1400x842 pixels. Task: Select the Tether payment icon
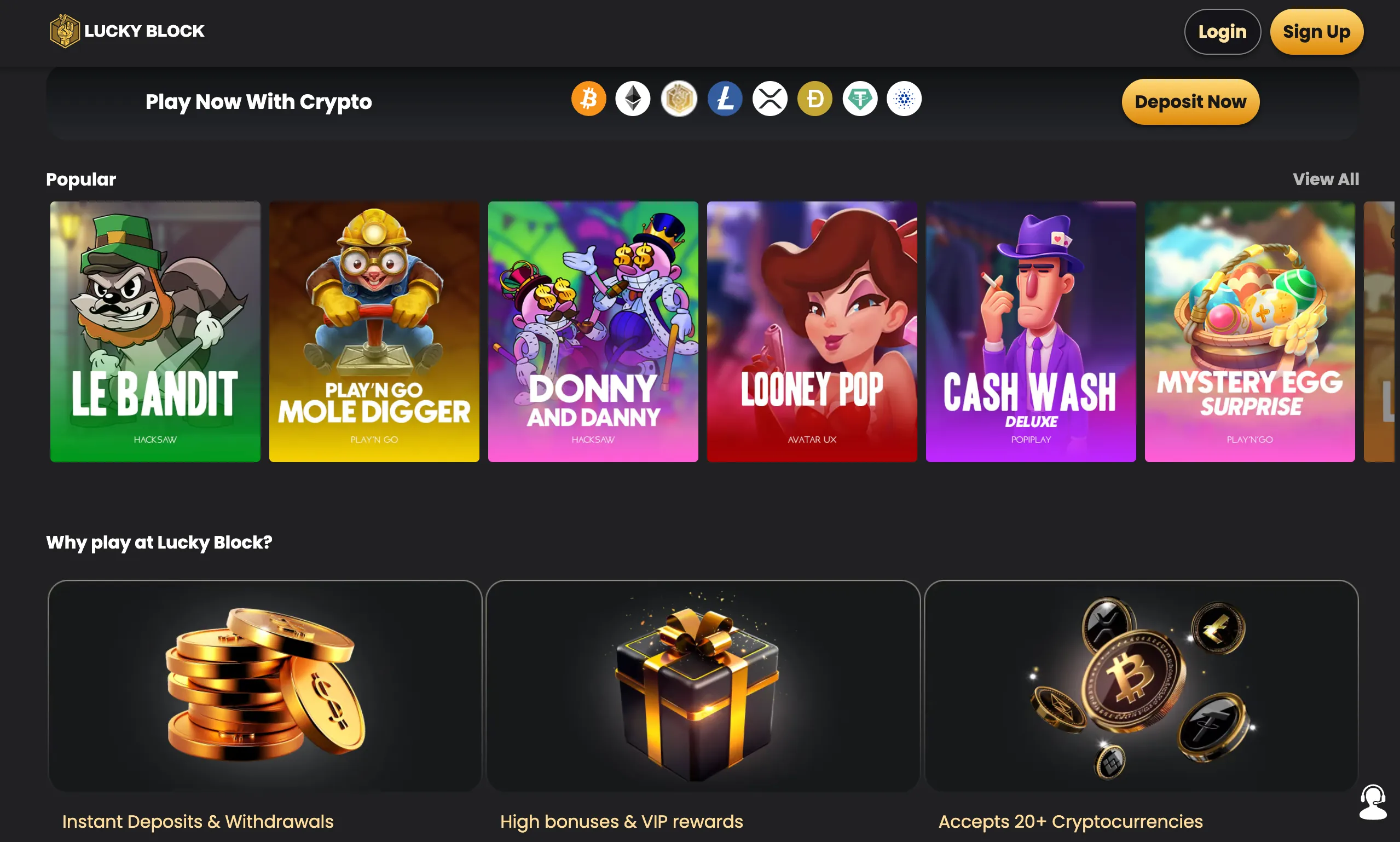[860, 99]
